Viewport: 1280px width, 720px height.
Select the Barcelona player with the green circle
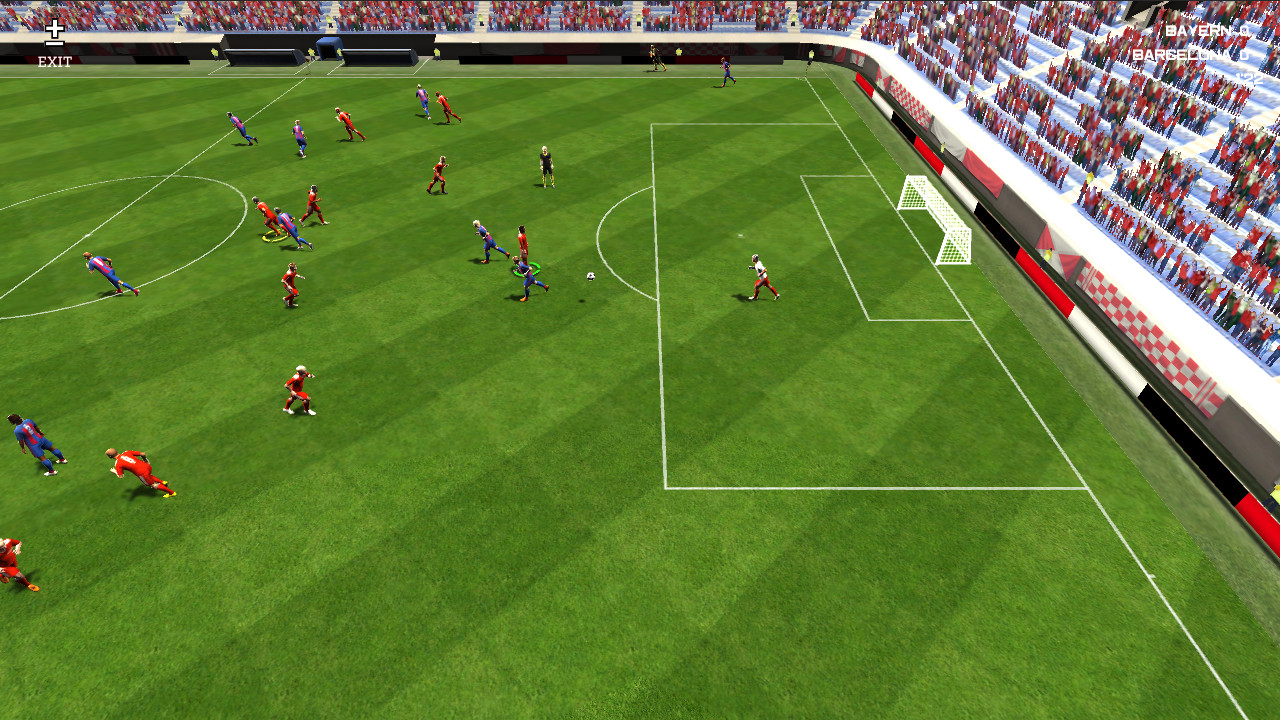pos(525,275)
